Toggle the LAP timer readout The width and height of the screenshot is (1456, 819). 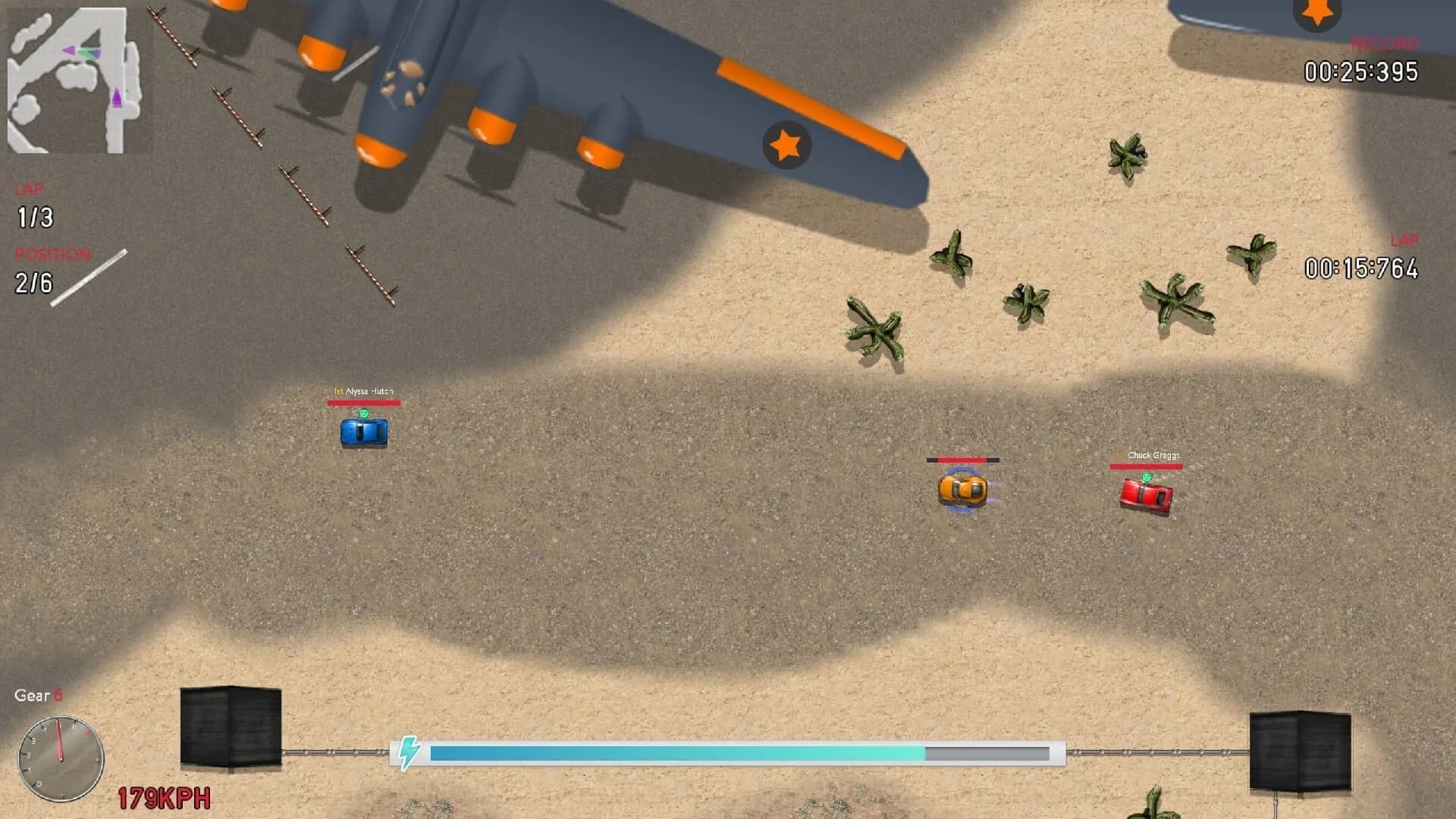(x=1360, y=267)
